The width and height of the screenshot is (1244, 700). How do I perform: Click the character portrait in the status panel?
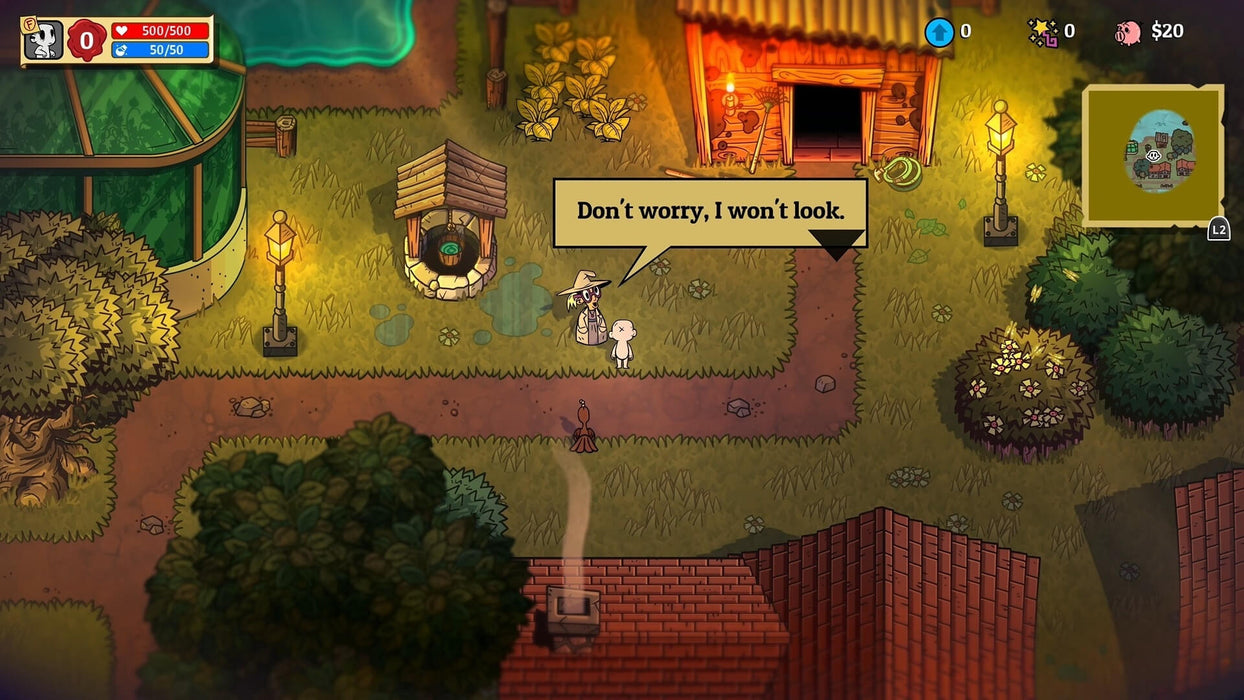tap(43, 40)
